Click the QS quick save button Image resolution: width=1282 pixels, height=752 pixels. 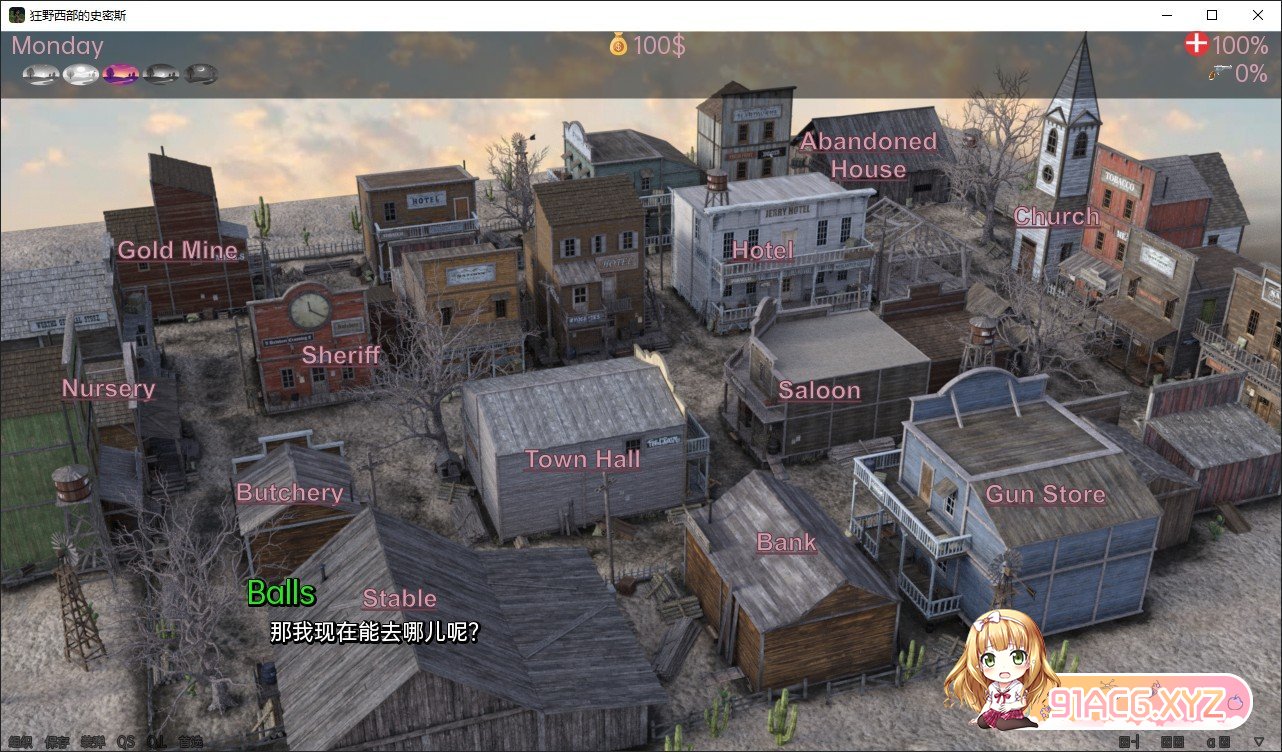coord(126,742)
